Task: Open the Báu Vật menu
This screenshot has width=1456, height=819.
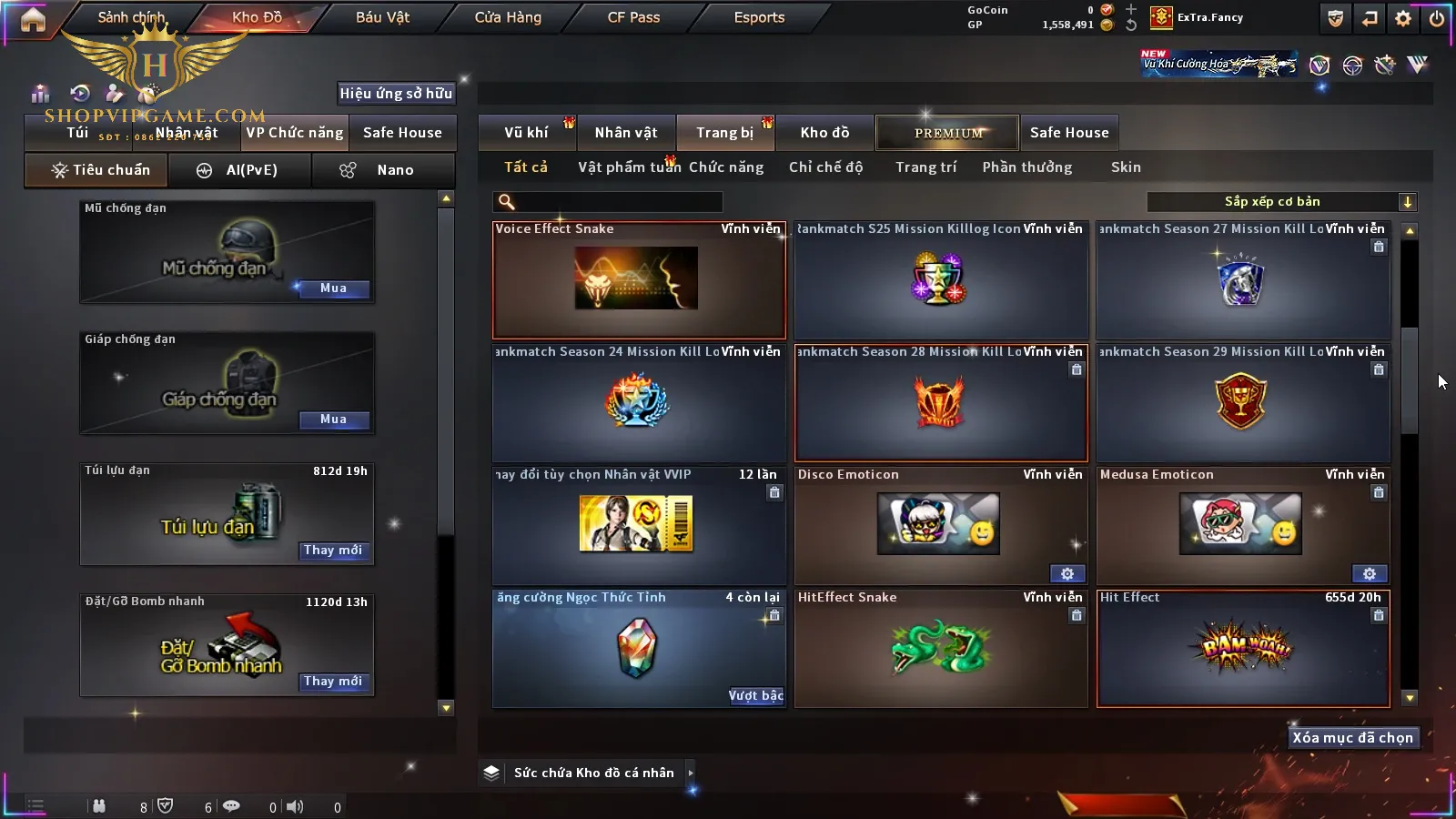Action: pos(382,17)
